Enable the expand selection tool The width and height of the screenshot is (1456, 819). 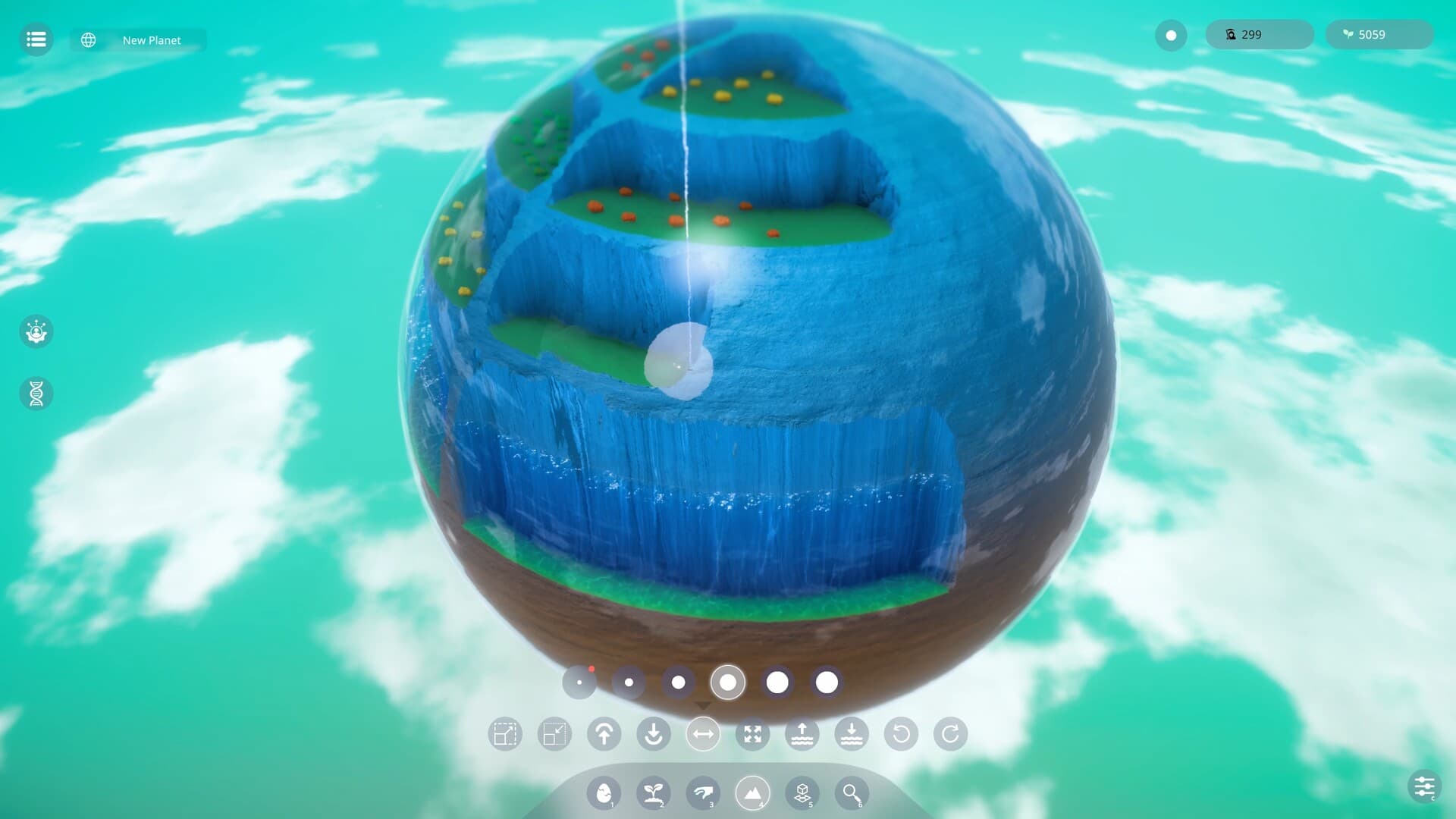752,734
